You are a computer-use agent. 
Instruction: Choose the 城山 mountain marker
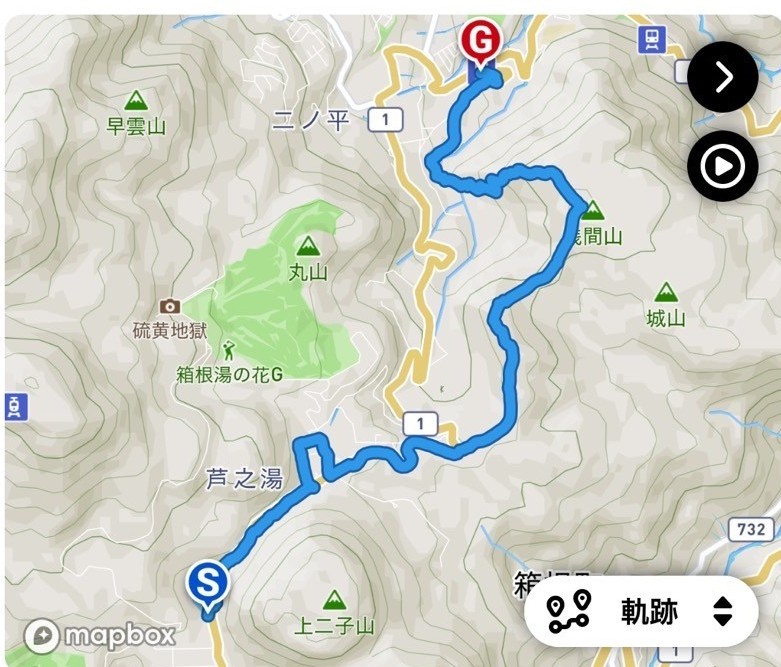664,293
